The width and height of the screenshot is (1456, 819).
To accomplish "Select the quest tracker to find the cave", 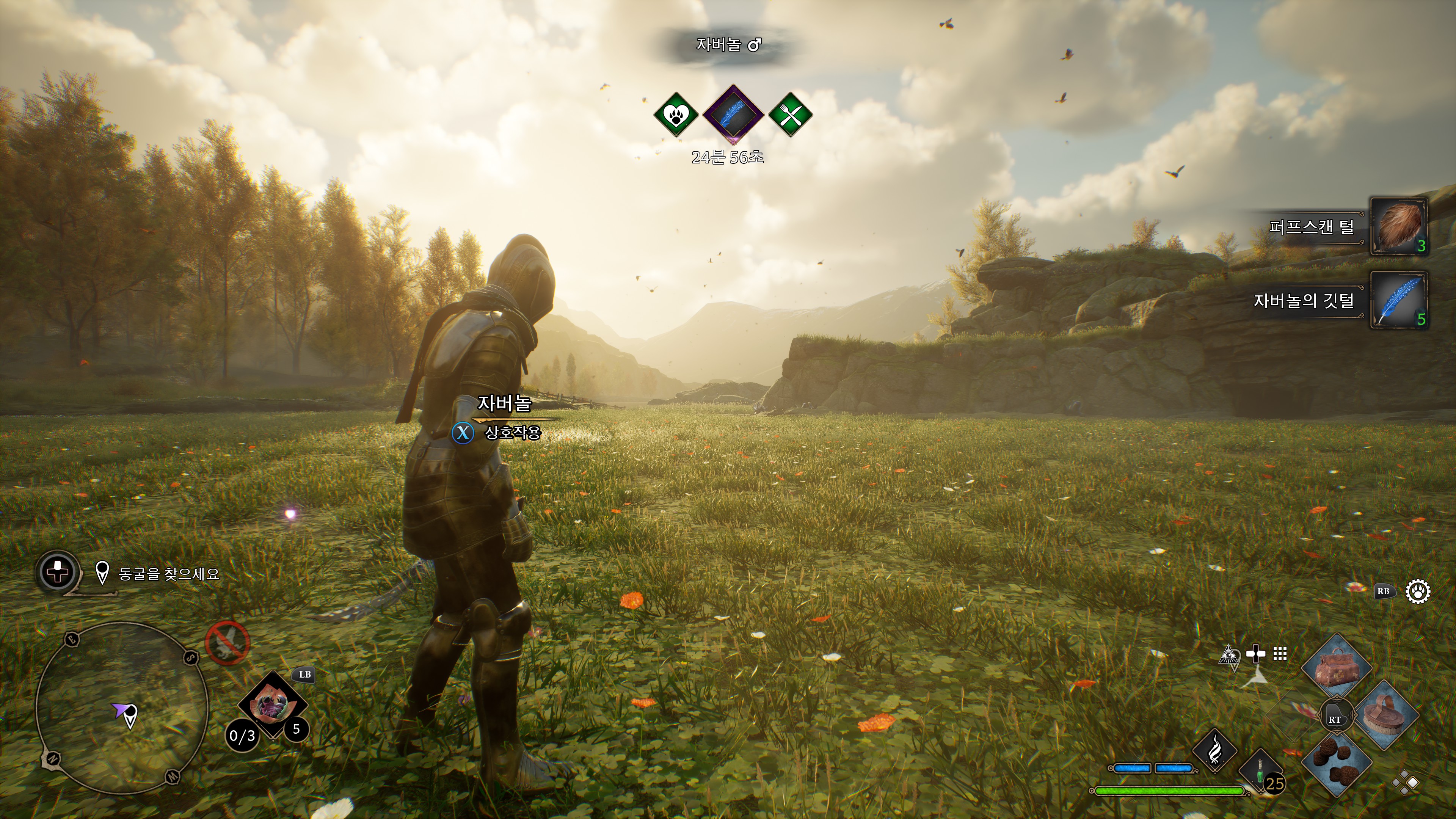I will pos(168,574).
